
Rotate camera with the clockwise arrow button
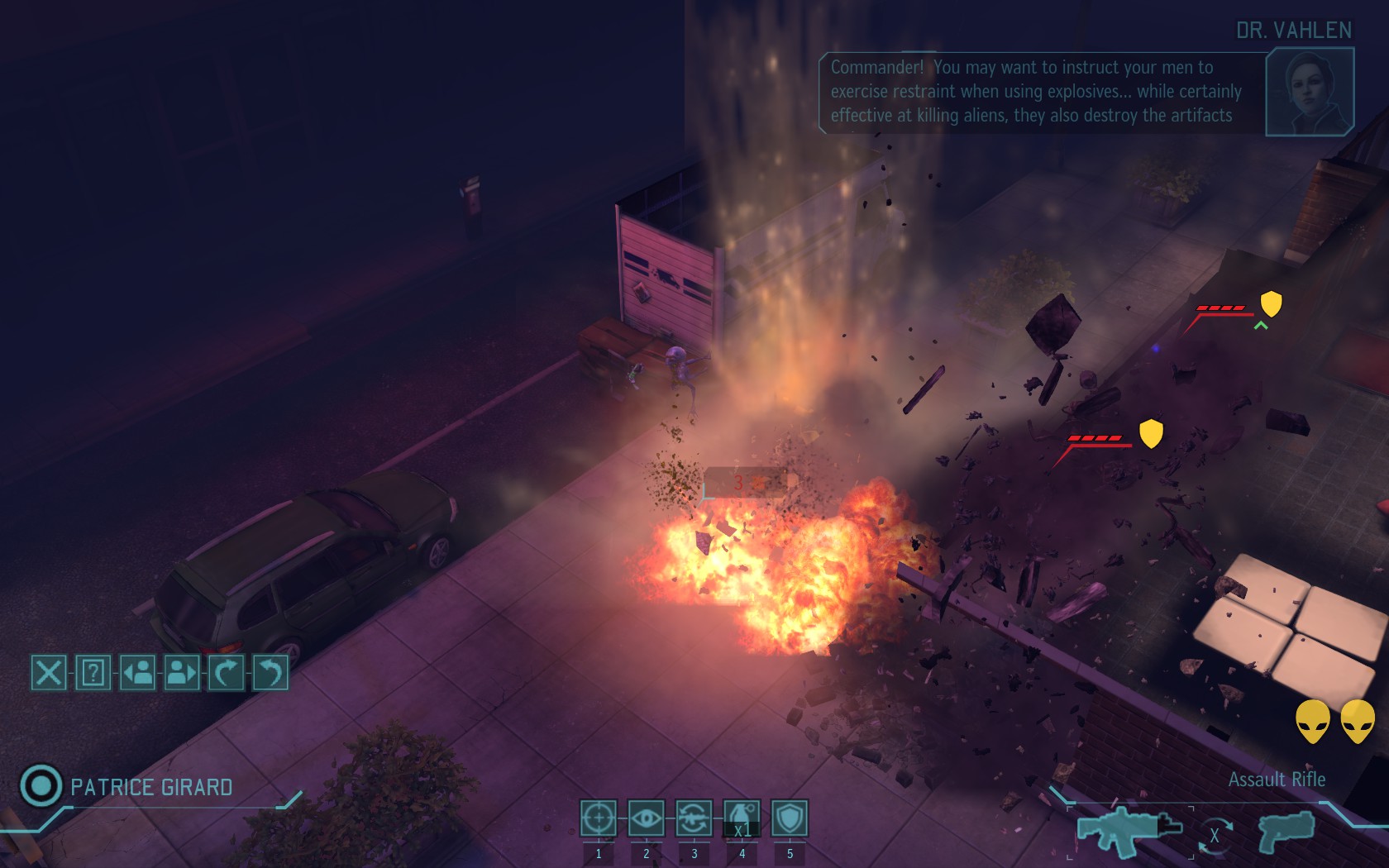click(226, 672)
